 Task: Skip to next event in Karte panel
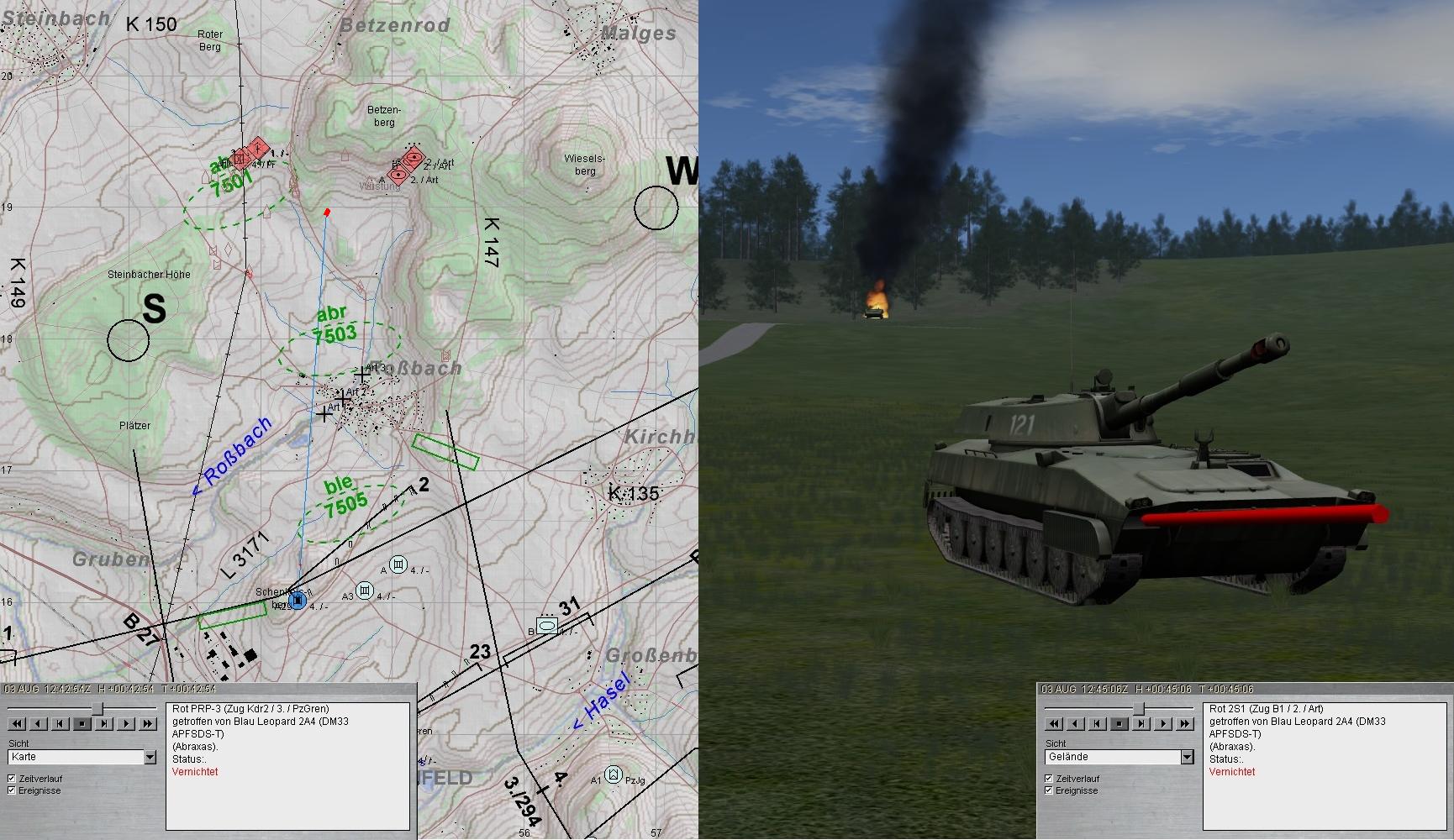point(104,723)
